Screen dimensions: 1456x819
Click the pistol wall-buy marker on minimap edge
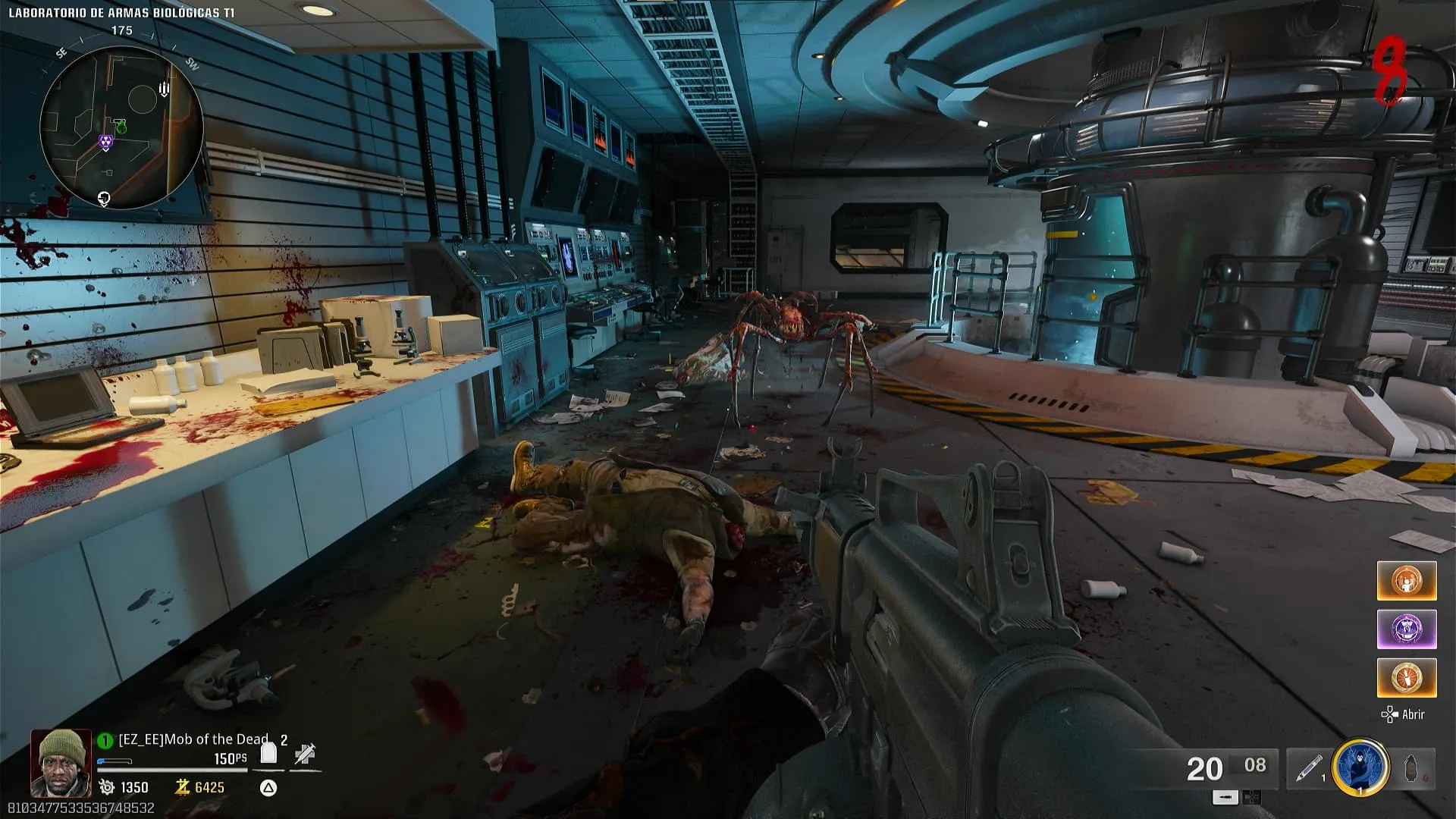coord(104,199)
